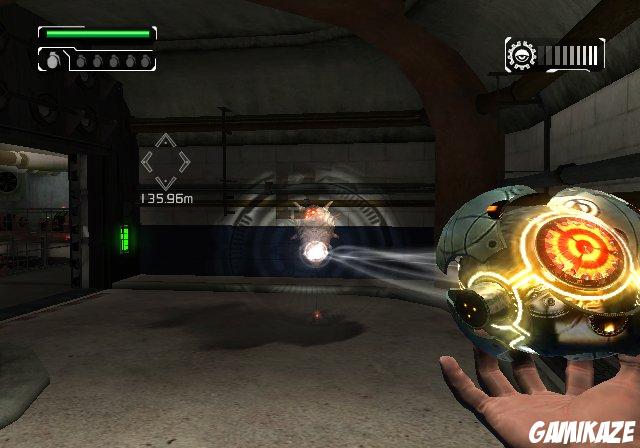The height and width of the screenshot is (448, 640).
Task: Select the grenade icon beside the health bar
Action: pos(50,60)
